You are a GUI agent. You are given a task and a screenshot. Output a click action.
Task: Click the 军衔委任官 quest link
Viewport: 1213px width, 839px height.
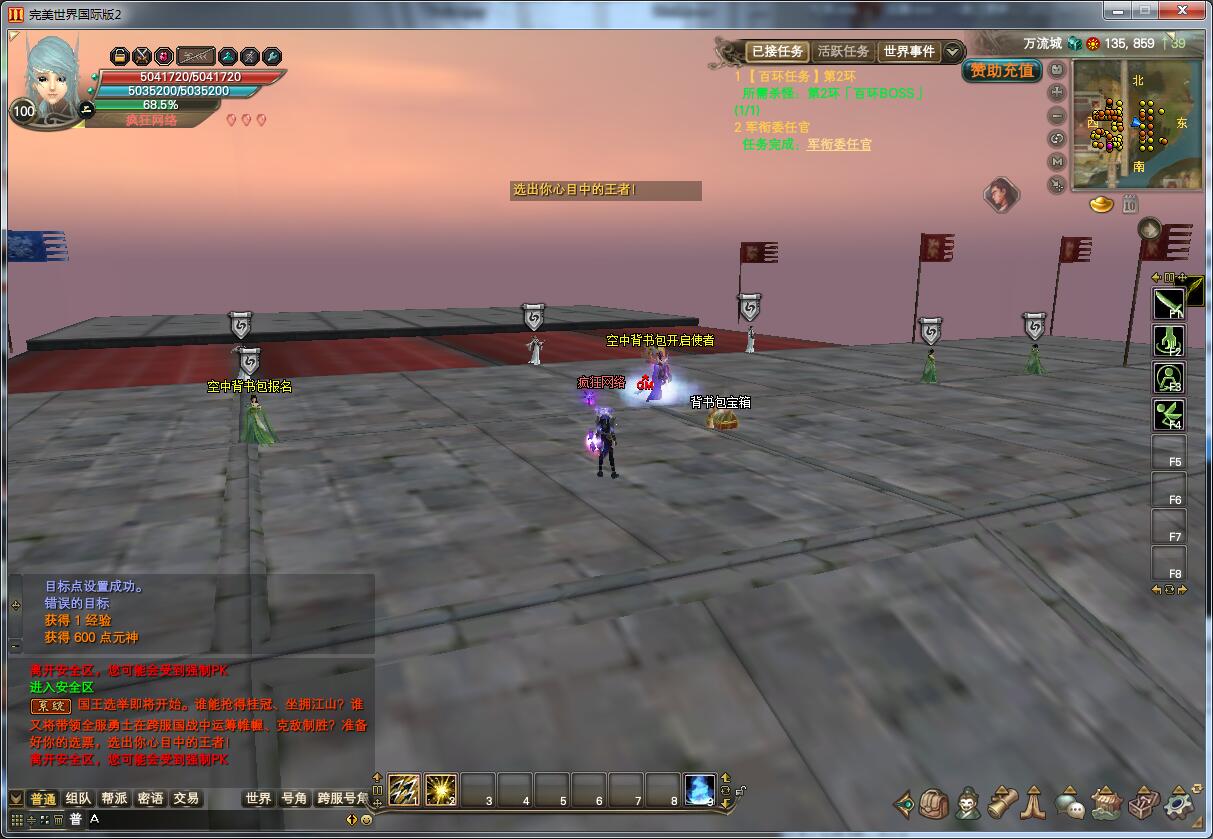pyautogui.click(x=839, y=145)
